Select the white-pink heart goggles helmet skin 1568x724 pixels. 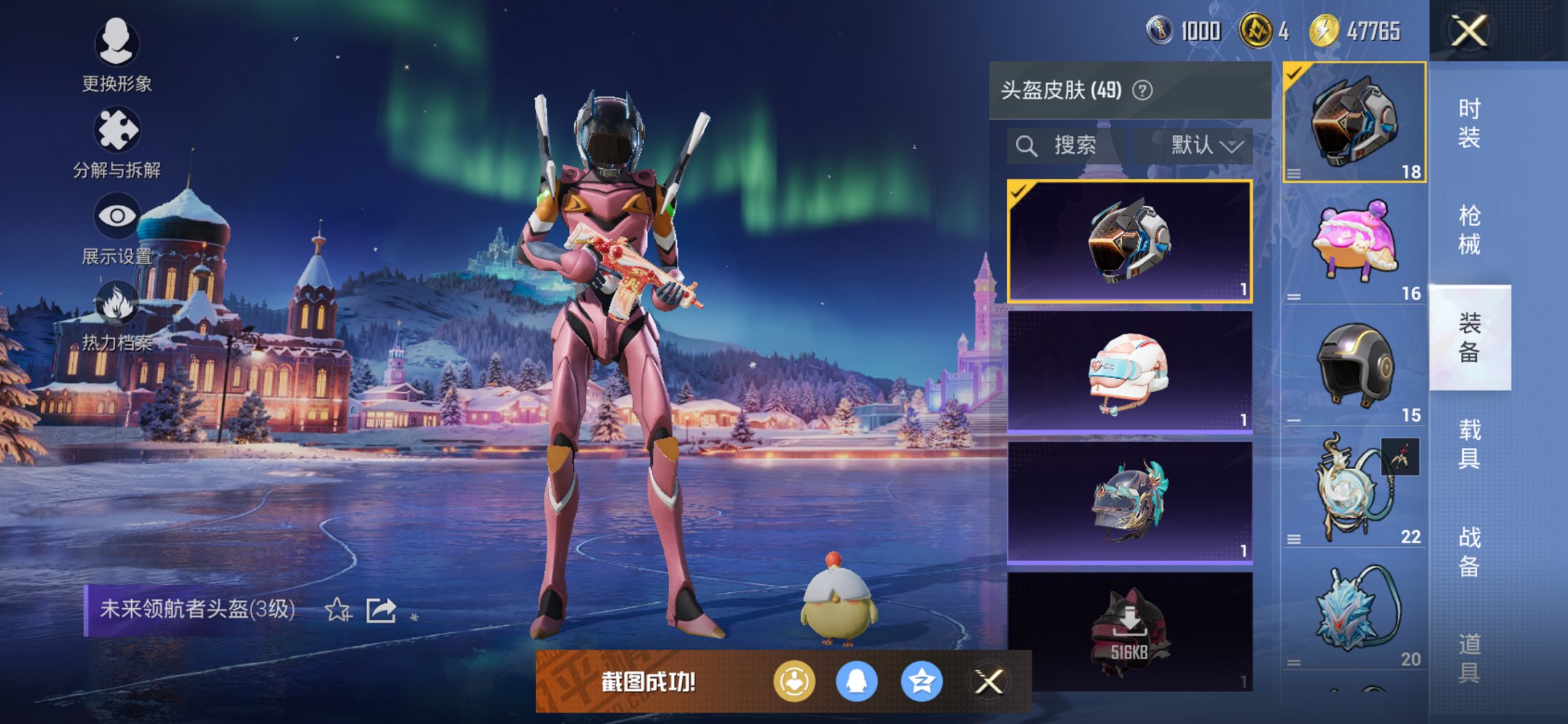1129,371
